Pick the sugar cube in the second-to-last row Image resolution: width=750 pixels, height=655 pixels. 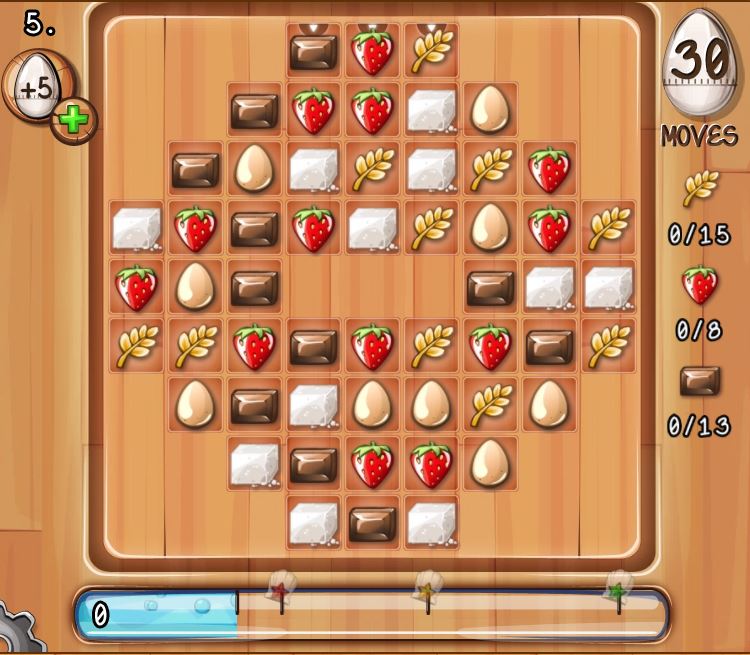[254, 464]
